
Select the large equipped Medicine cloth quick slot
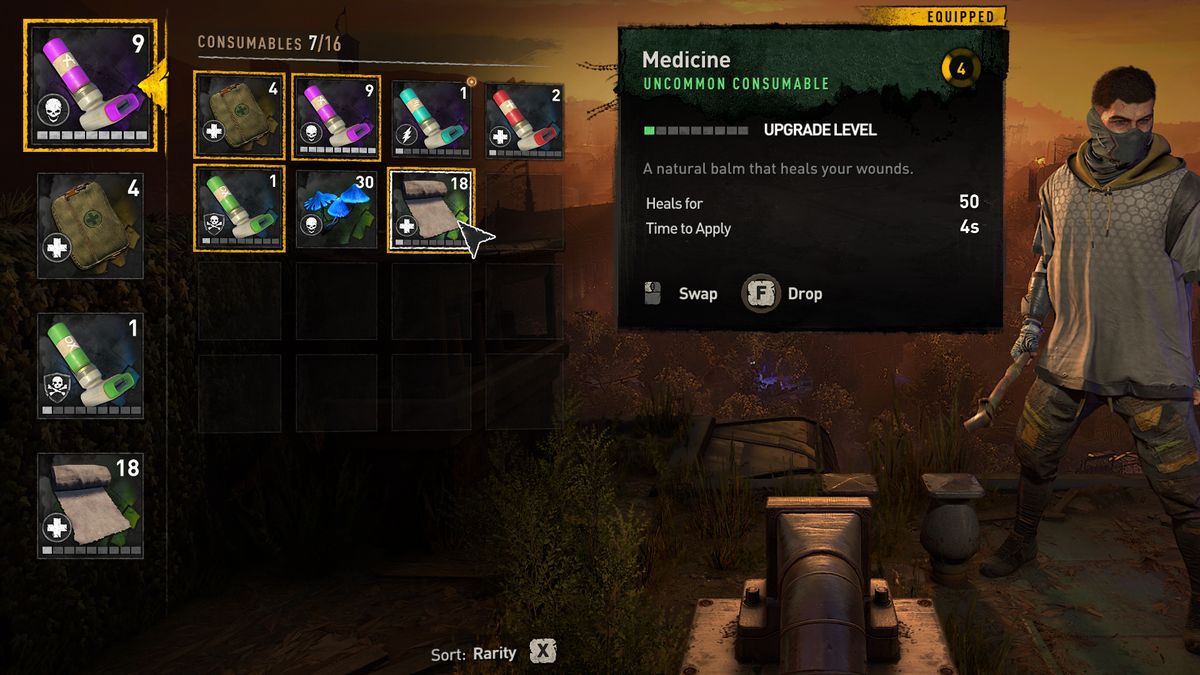(x=90, y=505)
